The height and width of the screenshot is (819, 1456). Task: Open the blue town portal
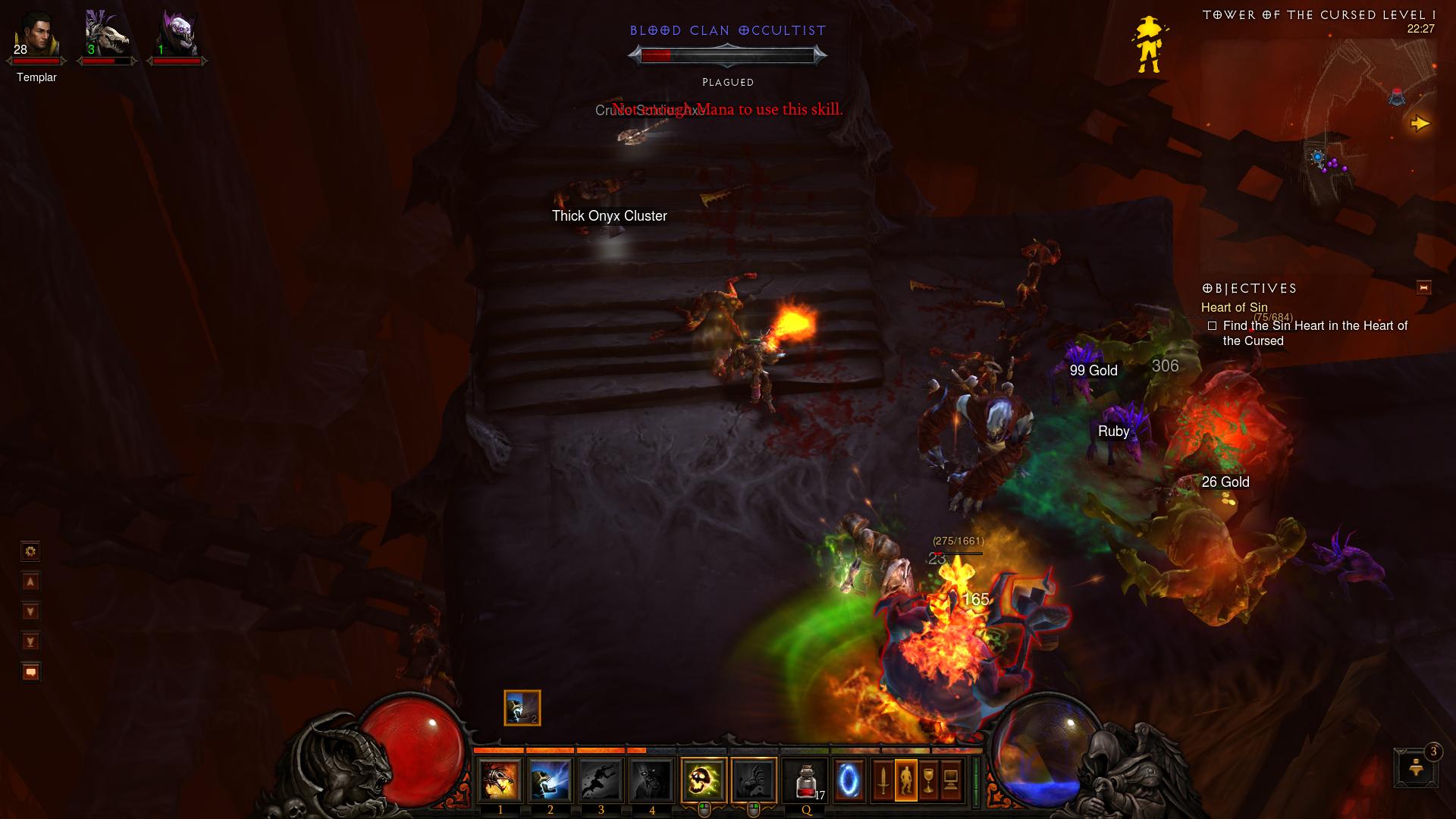pos(849,780)
